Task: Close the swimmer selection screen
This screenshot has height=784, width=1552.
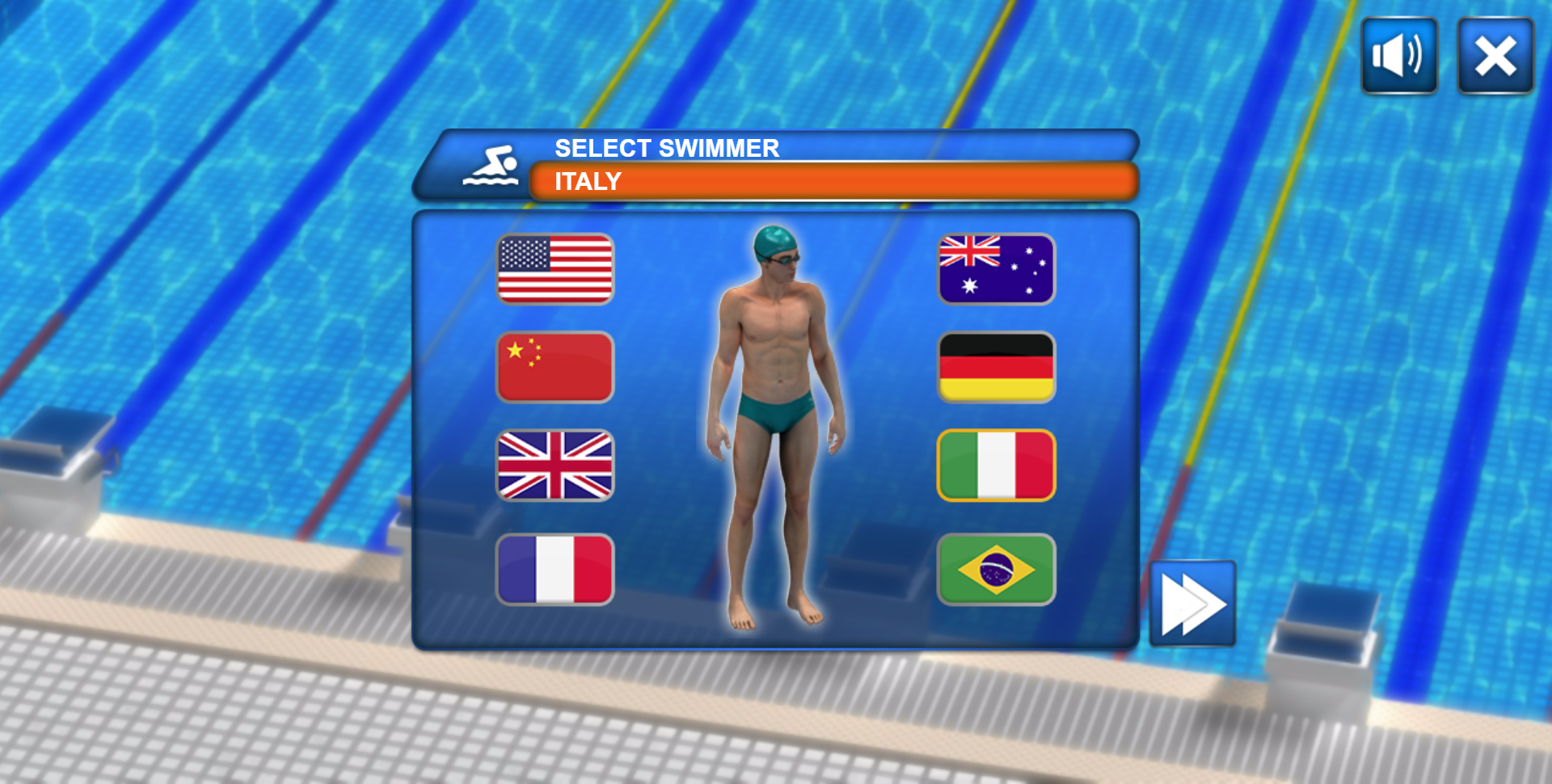Action: pos(1495,57)
